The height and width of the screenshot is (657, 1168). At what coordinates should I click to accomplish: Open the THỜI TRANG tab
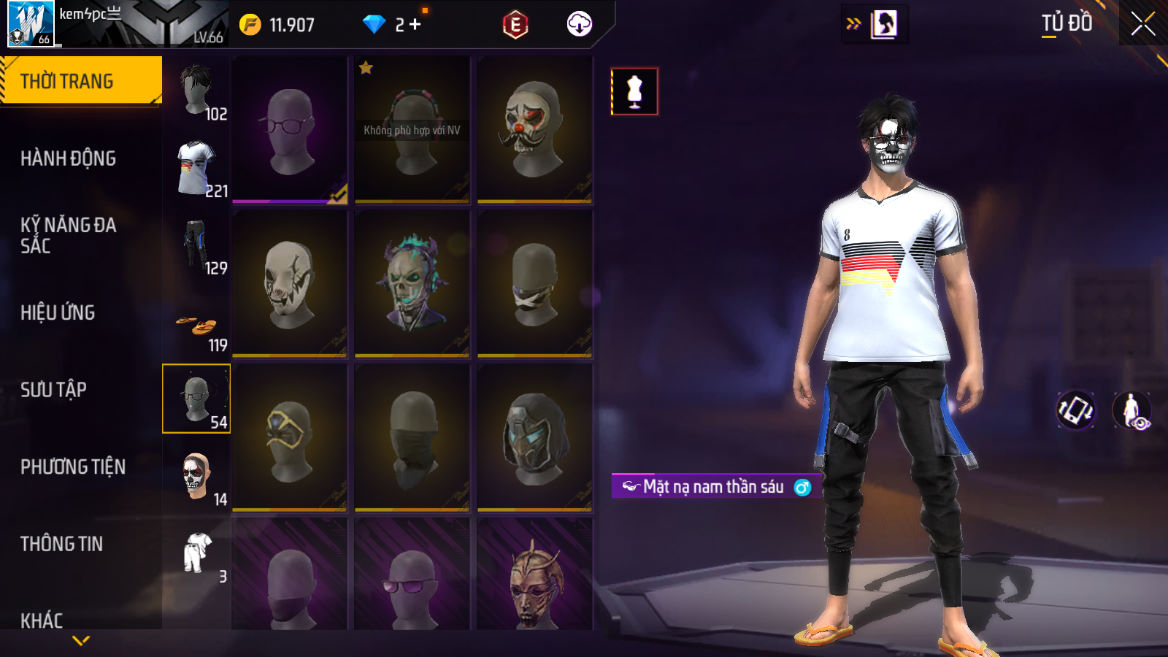tap(67, 82)
